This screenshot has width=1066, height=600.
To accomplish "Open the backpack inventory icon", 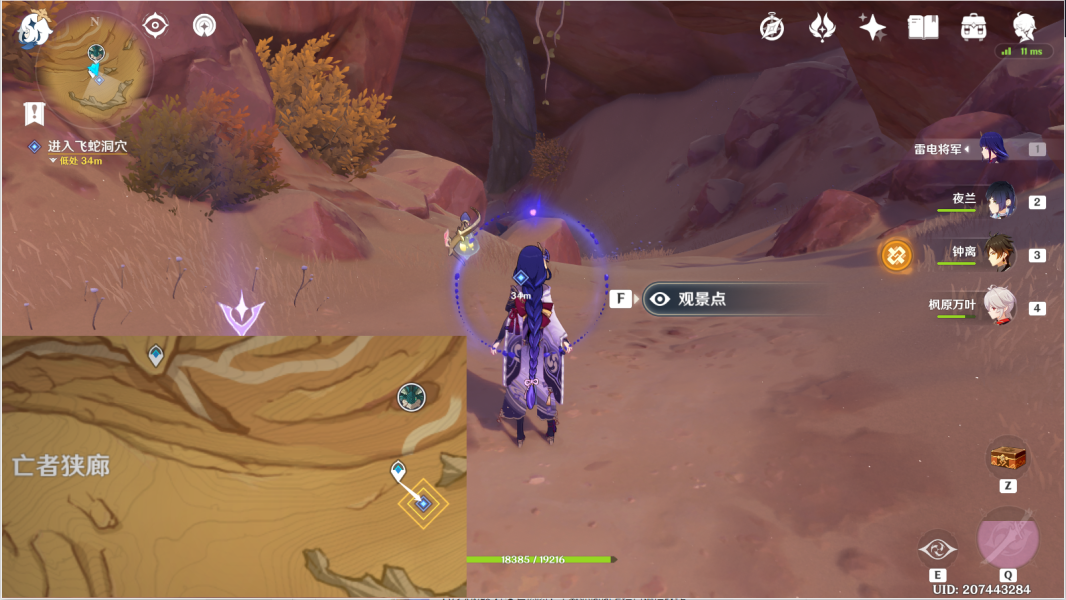I will 974,28.
